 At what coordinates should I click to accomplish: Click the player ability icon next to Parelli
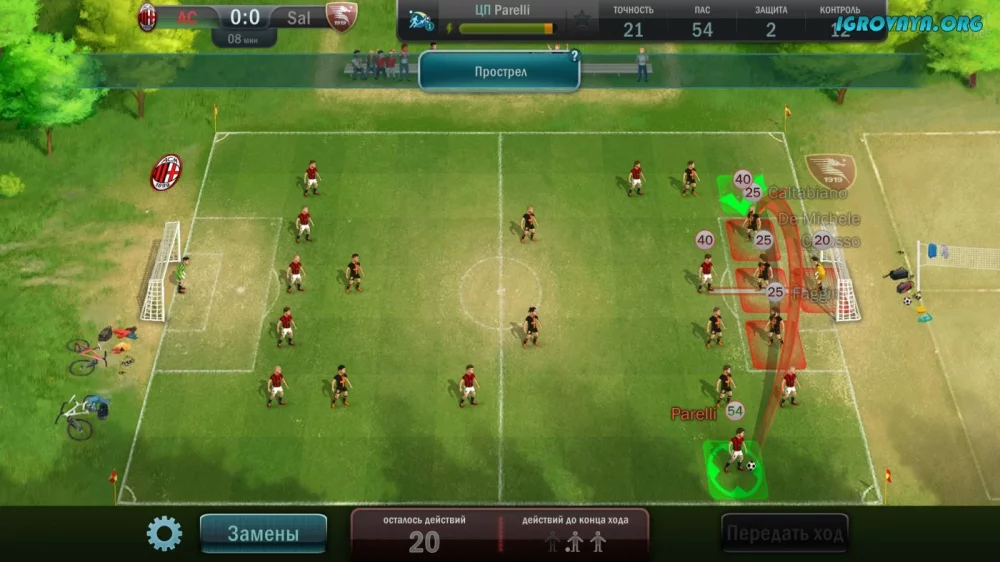pyautogui.click(x=421, y=20)
